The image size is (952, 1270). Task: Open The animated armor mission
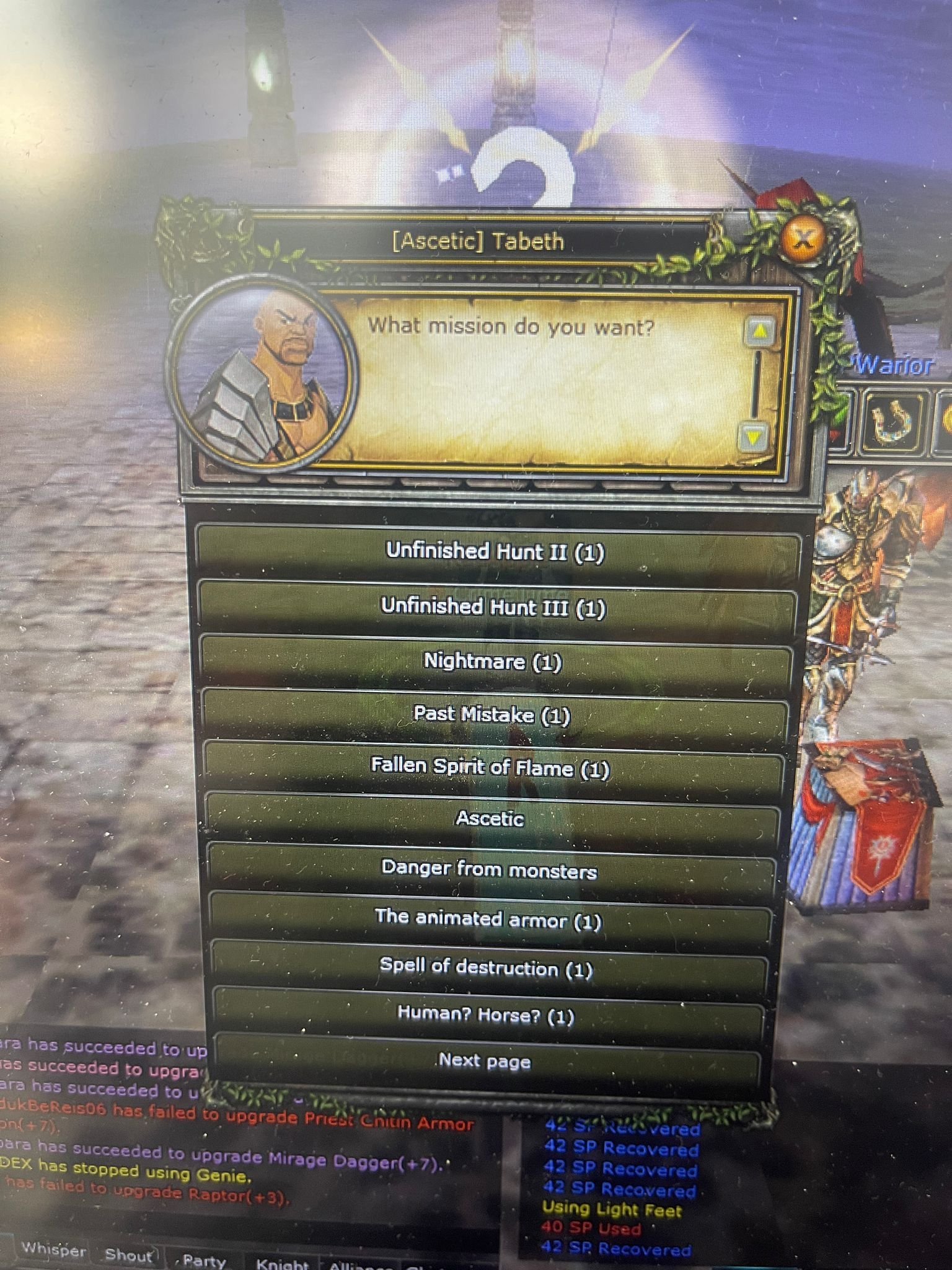pos(490,919)
